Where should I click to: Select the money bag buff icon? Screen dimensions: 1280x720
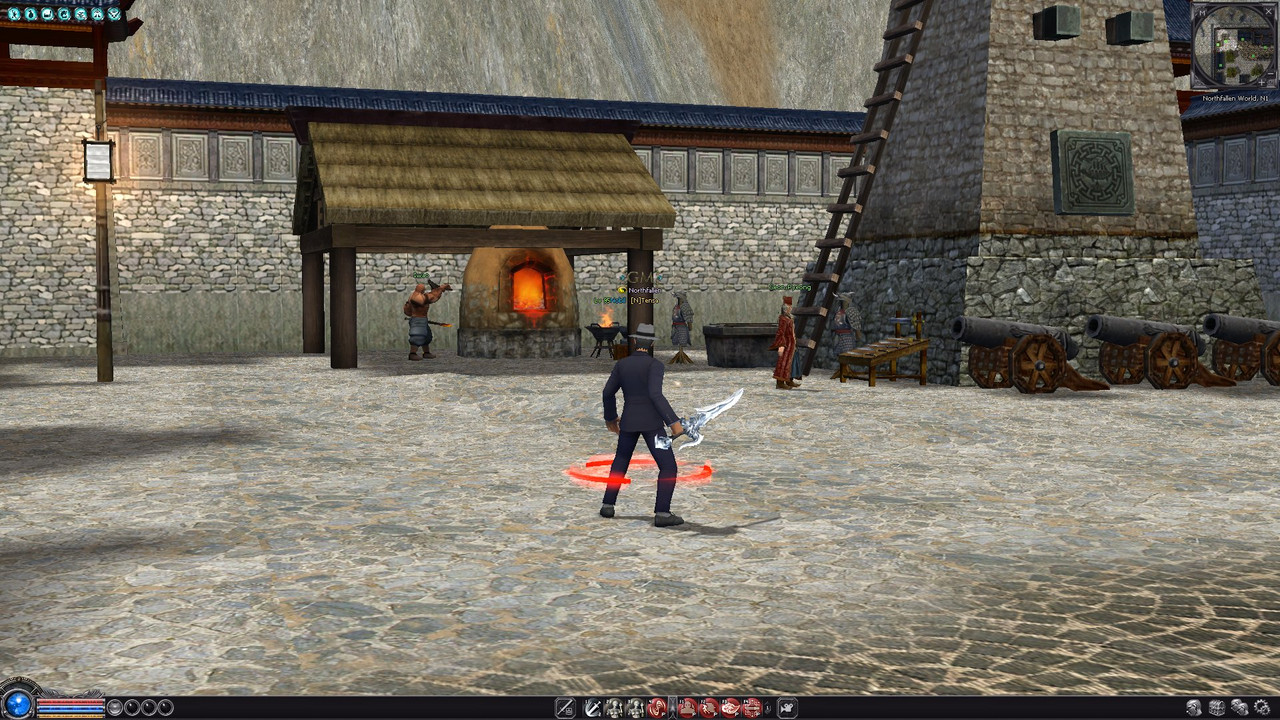pos(31,14)
